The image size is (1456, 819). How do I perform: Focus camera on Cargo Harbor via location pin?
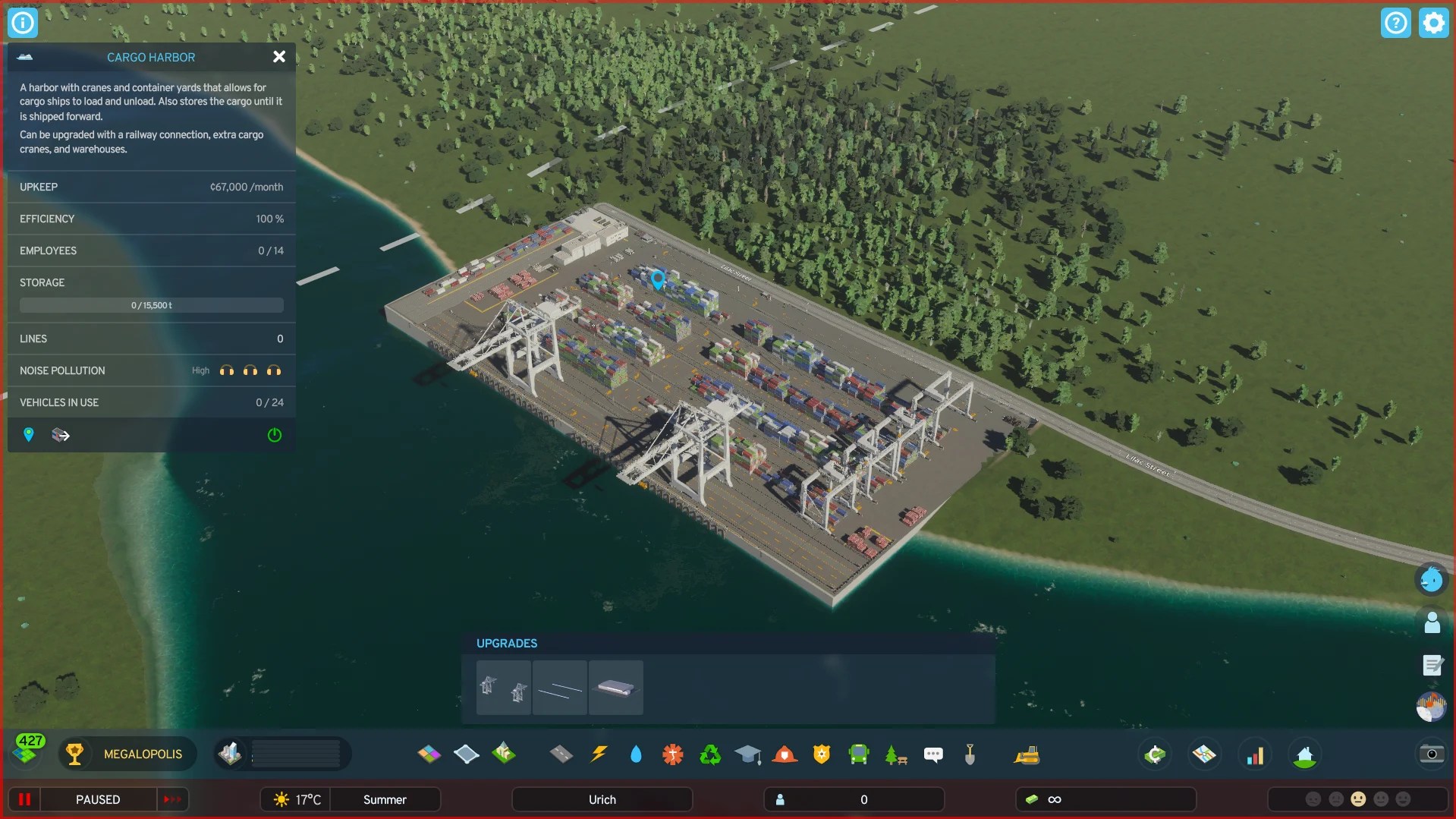click(x=29, y=435)
